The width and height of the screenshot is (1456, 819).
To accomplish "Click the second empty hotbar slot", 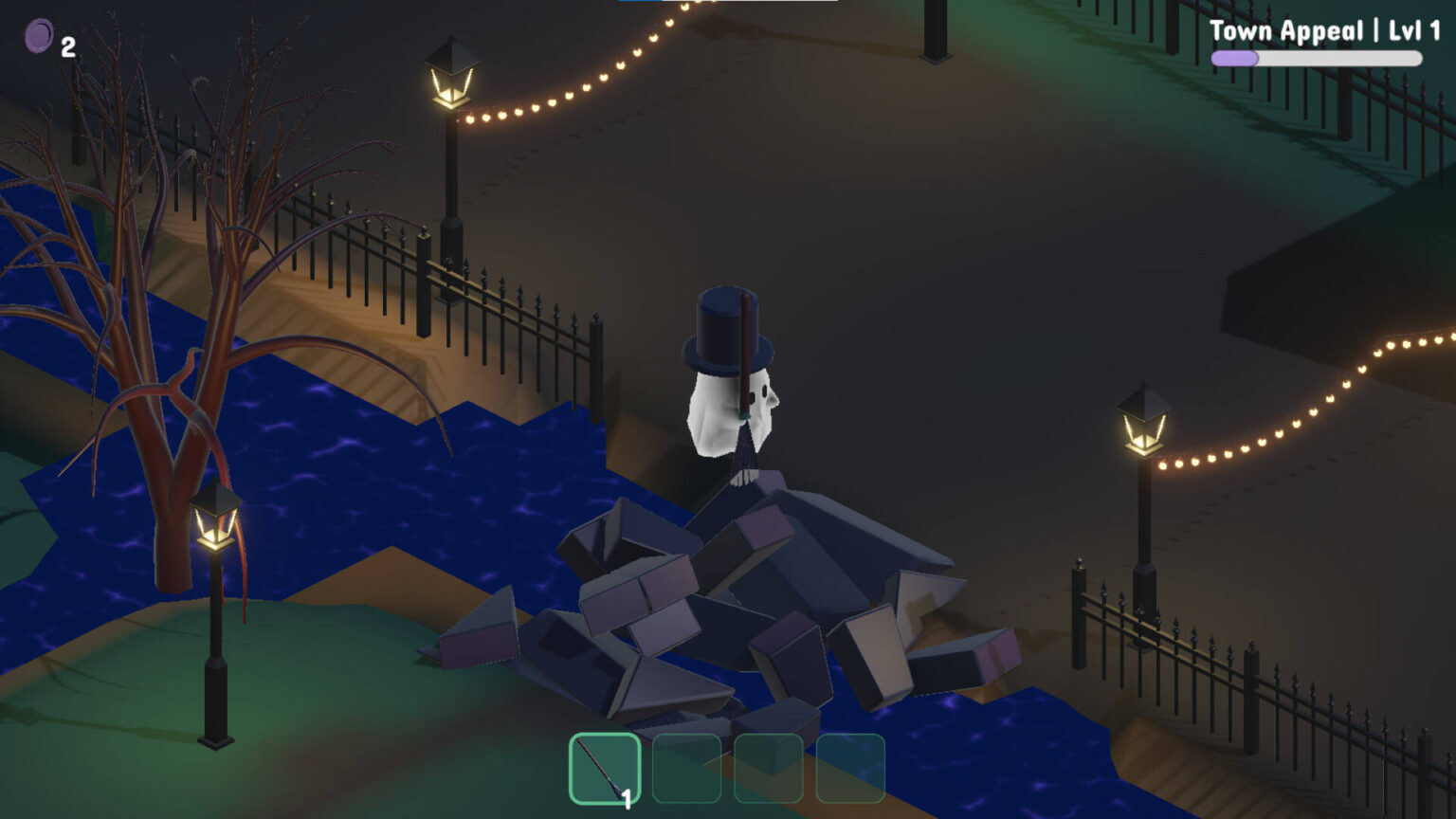I will pyautogui.click(x=687, y=768).
